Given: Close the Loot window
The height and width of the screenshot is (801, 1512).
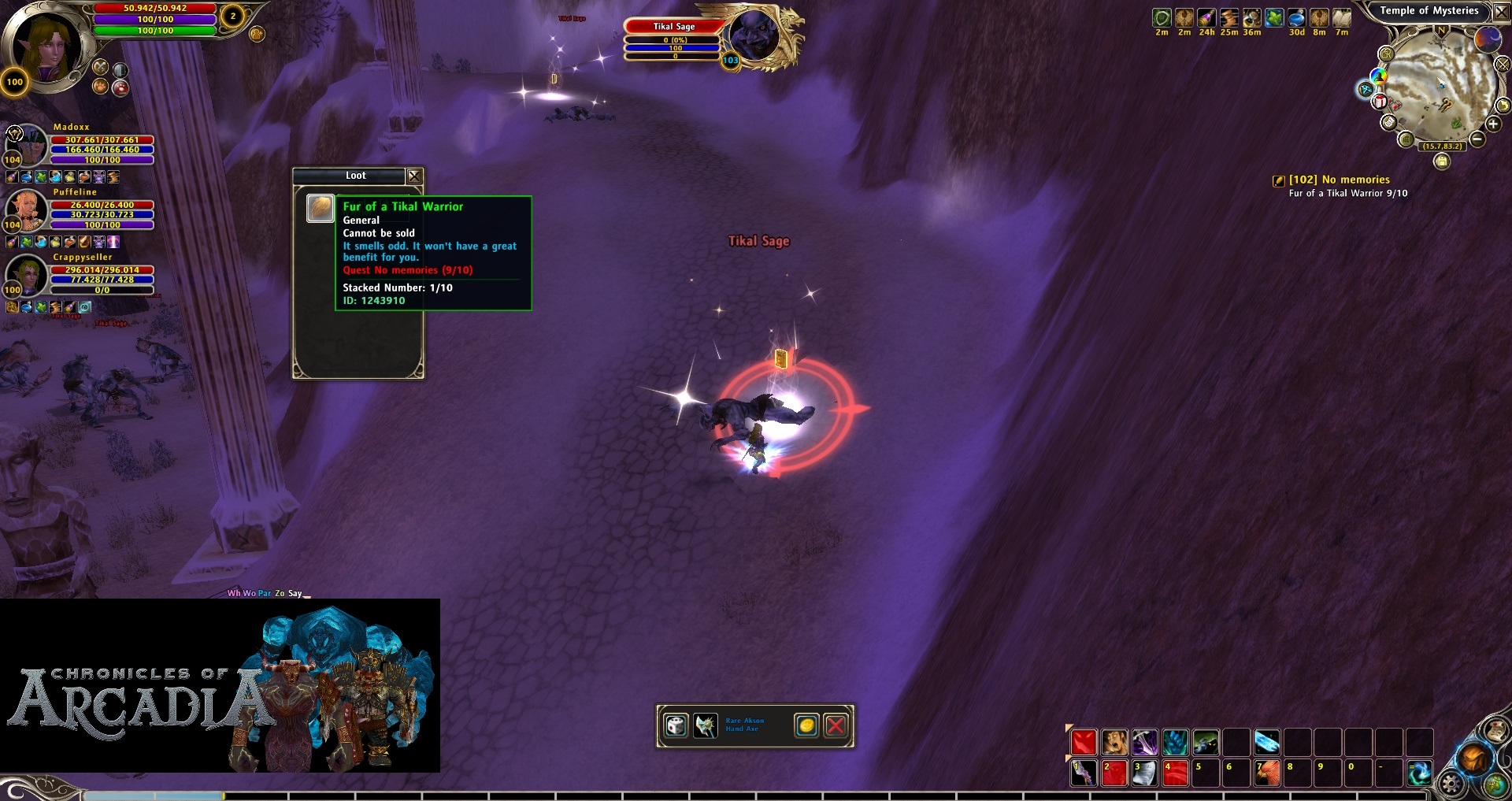Looking at the screenshot, I should (414, 176).
